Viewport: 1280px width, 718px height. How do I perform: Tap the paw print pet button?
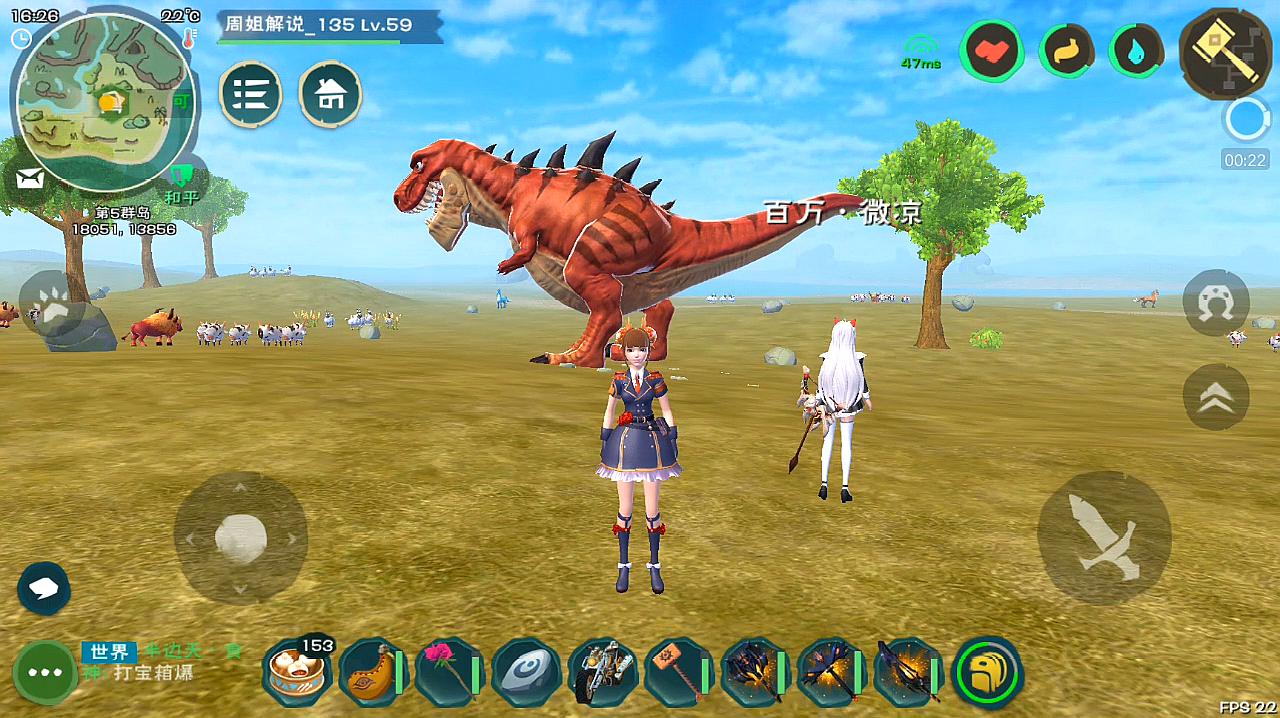(x=50, y=304)
